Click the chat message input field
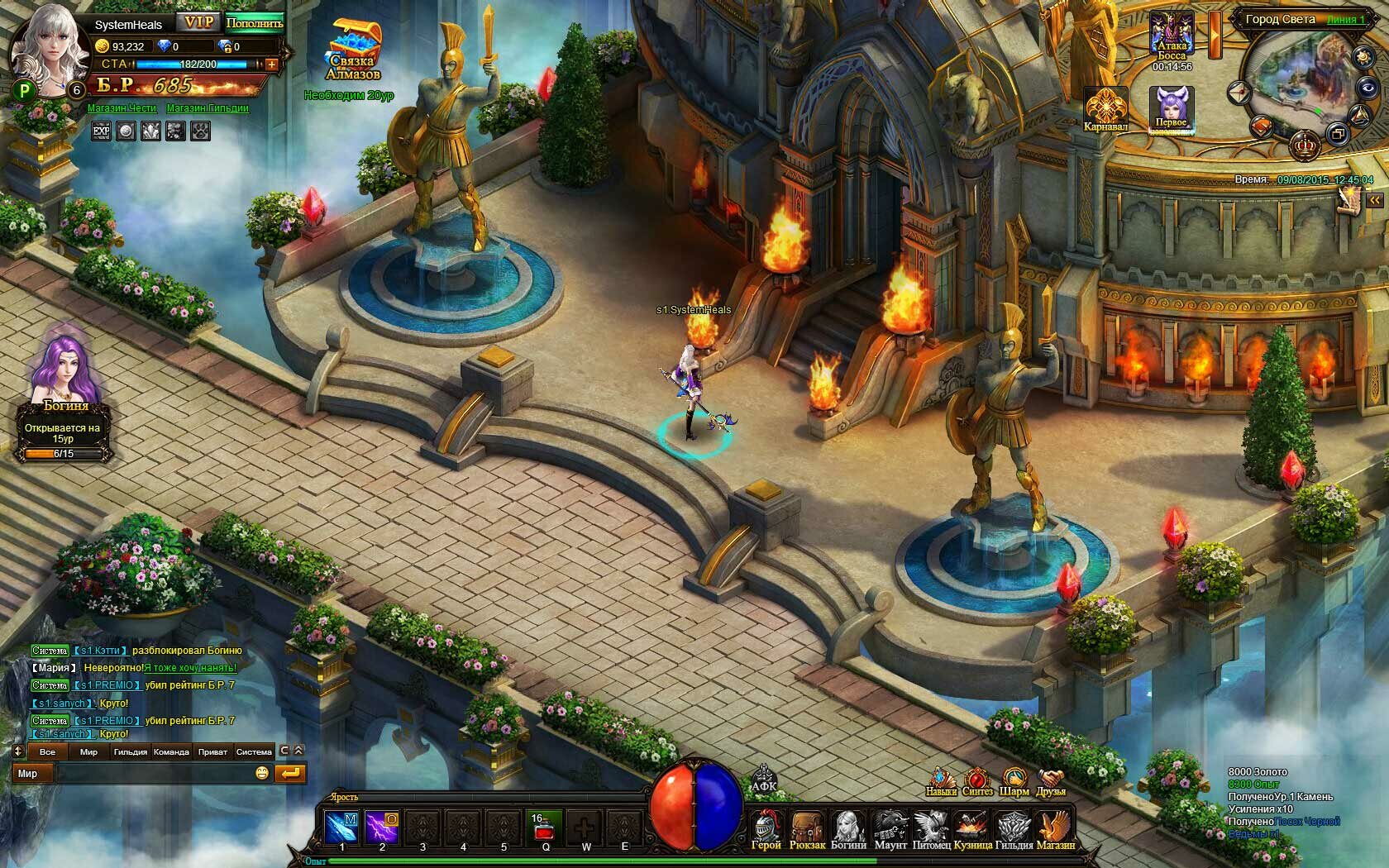The image size is (1389, 868). pyautogui.click(x=153, y=774)
